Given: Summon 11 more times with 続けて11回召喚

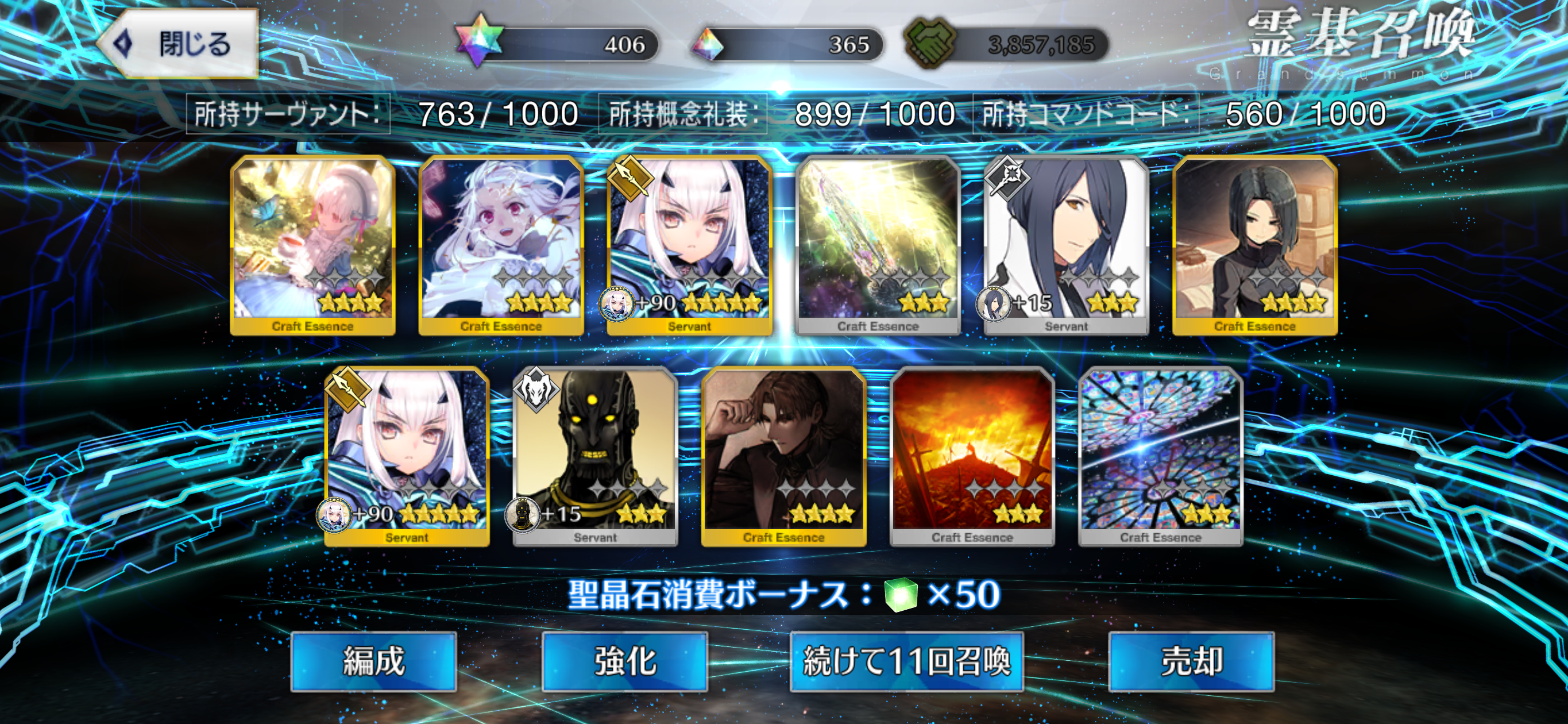Looking at the screenshot, I should click(906, 661).
